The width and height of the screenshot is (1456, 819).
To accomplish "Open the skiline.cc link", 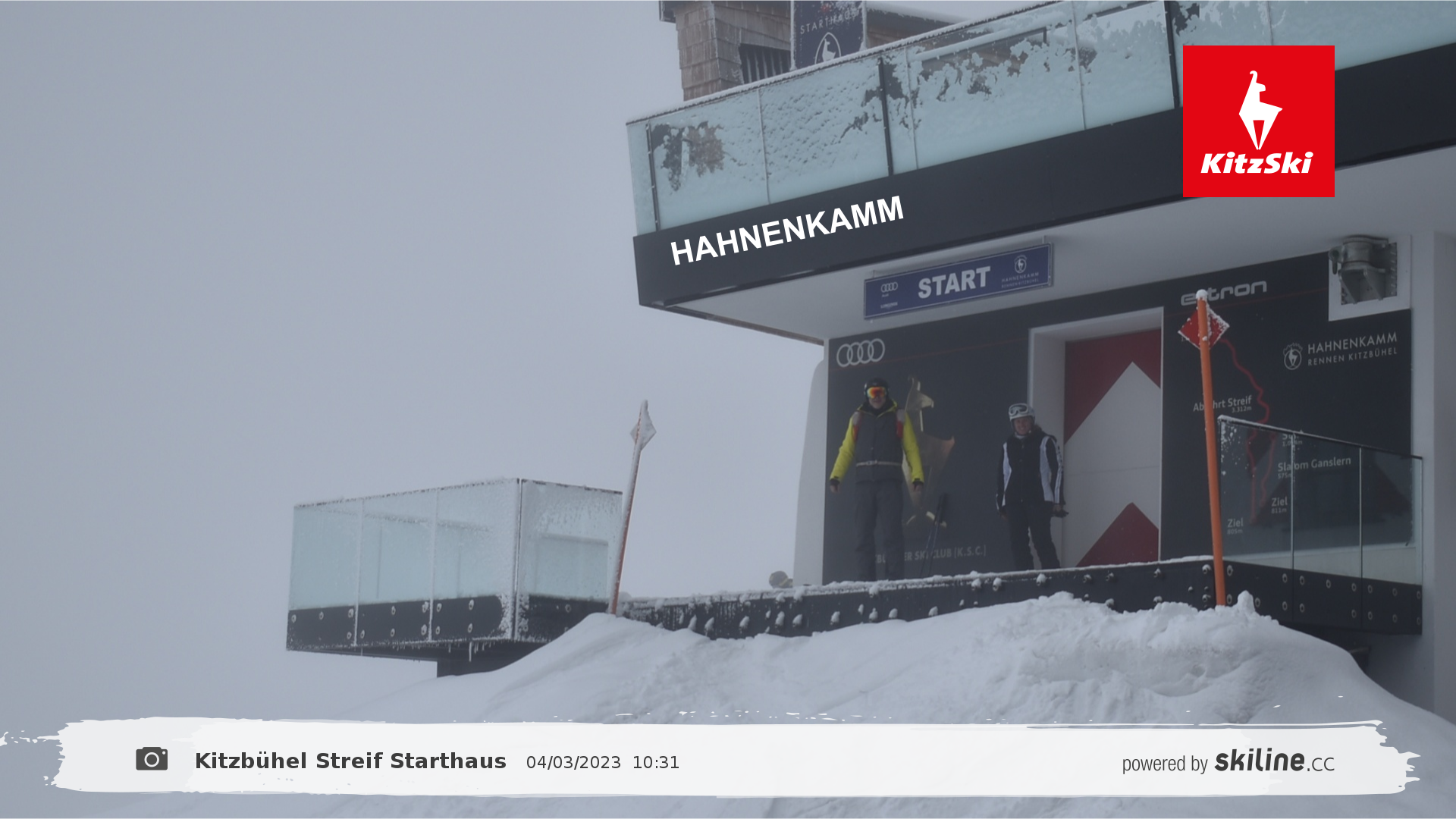I will (1273, 761).
